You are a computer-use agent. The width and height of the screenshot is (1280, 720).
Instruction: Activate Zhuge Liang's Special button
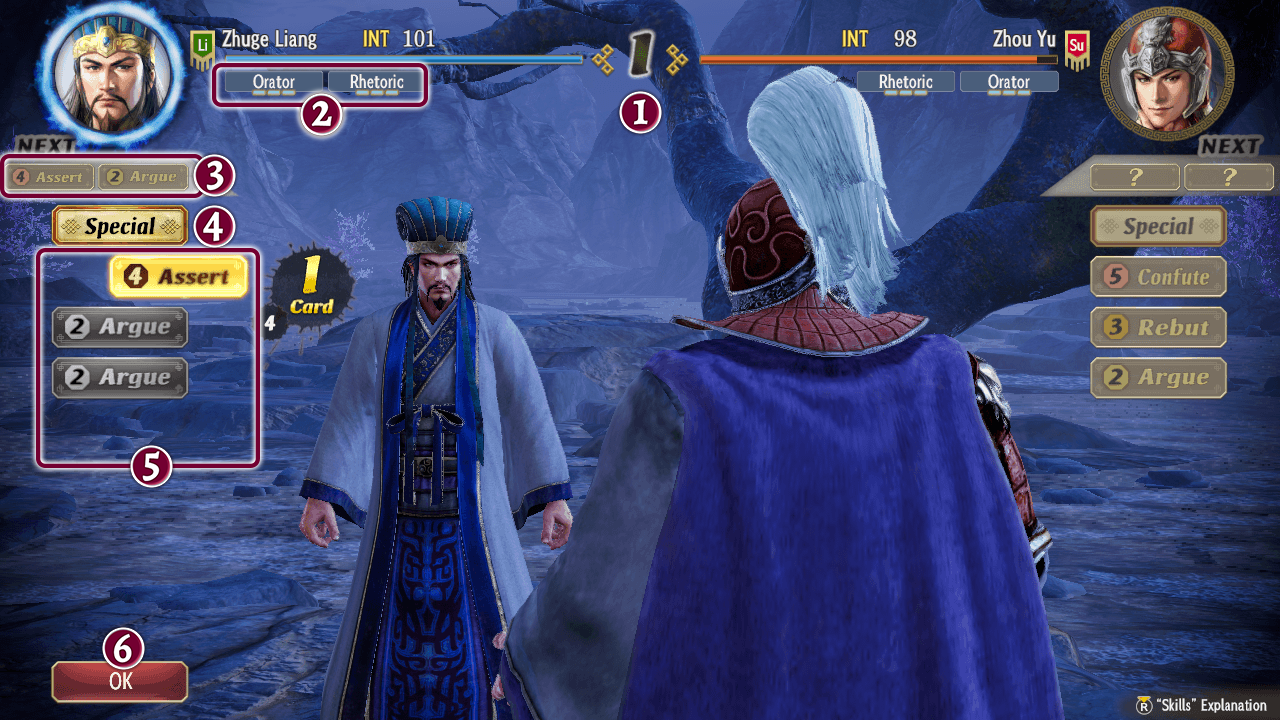coord(120,226)
